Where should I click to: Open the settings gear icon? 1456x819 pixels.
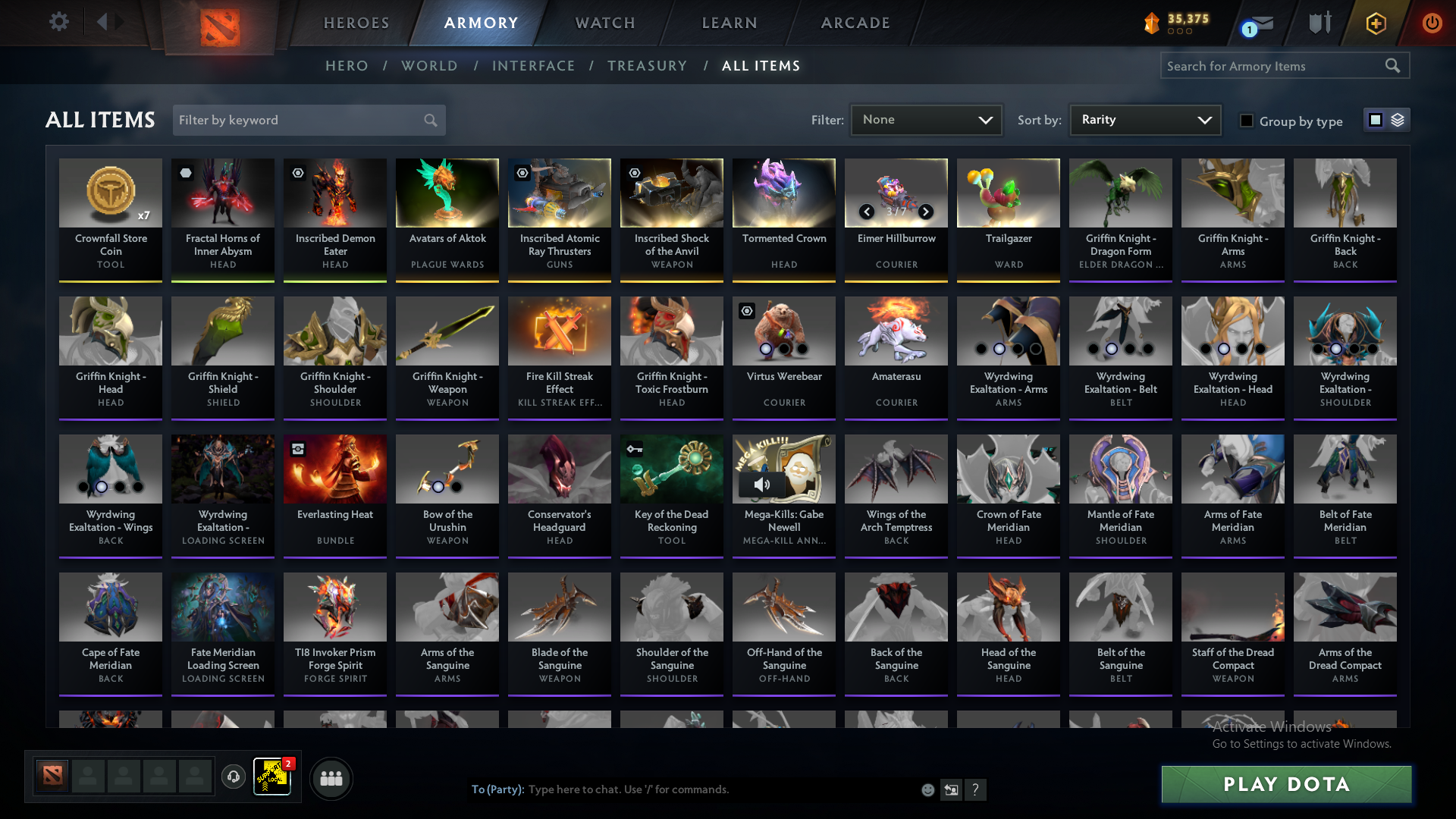pos(59,22)
